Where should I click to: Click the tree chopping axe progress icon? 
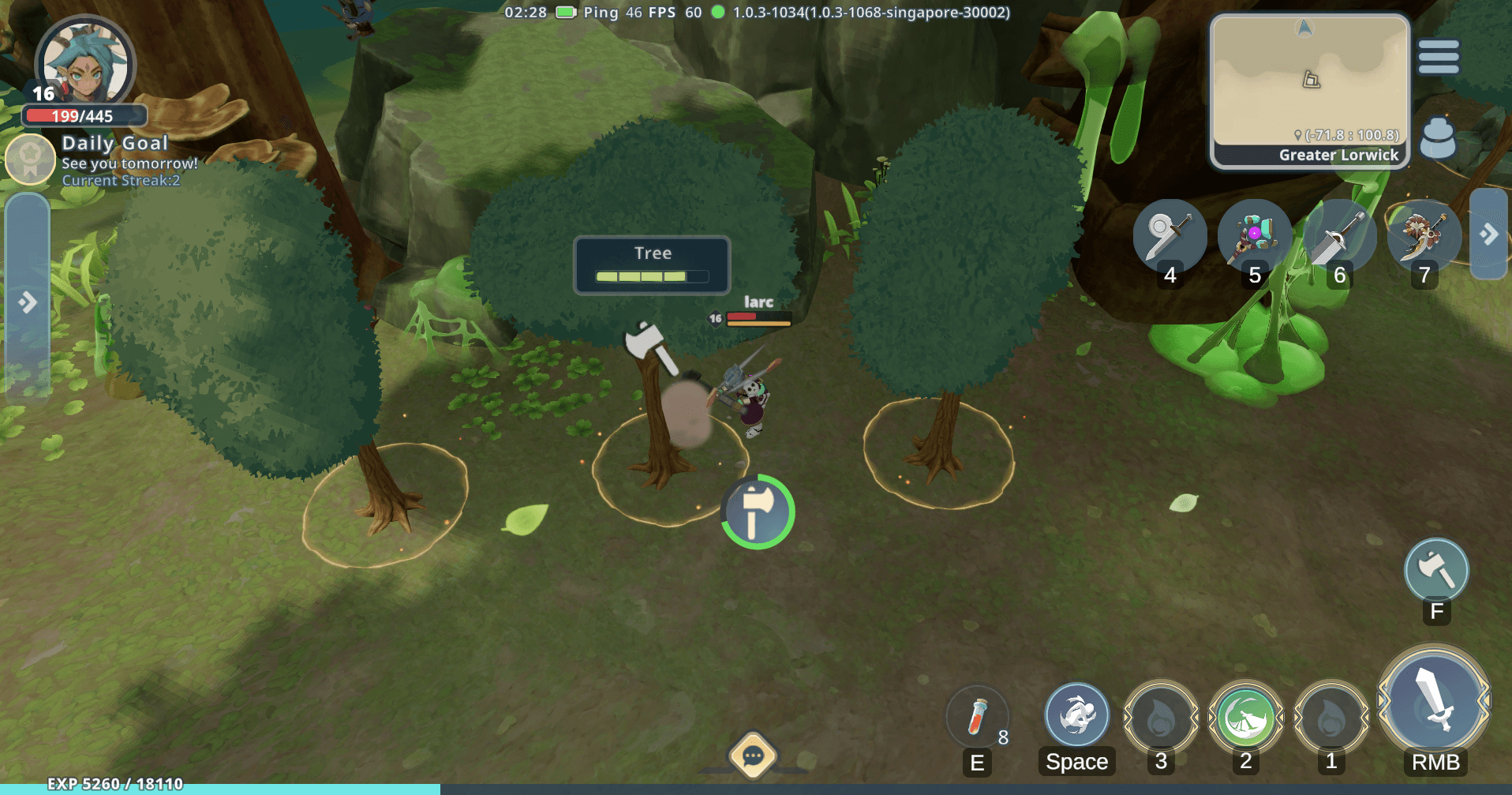tap(758, 512)
